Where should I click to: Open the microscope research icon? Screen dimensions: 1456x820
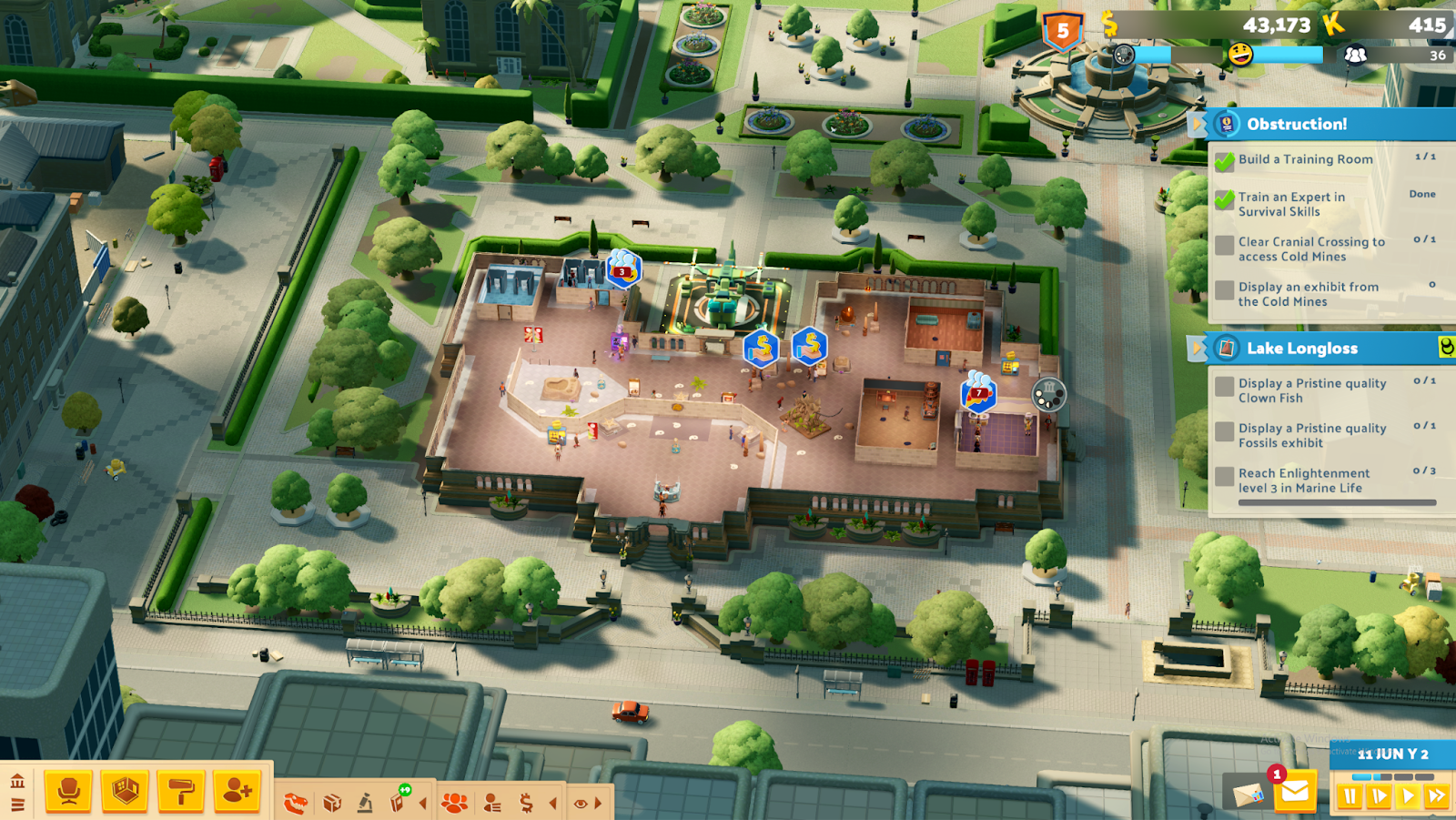coord(365,803)
